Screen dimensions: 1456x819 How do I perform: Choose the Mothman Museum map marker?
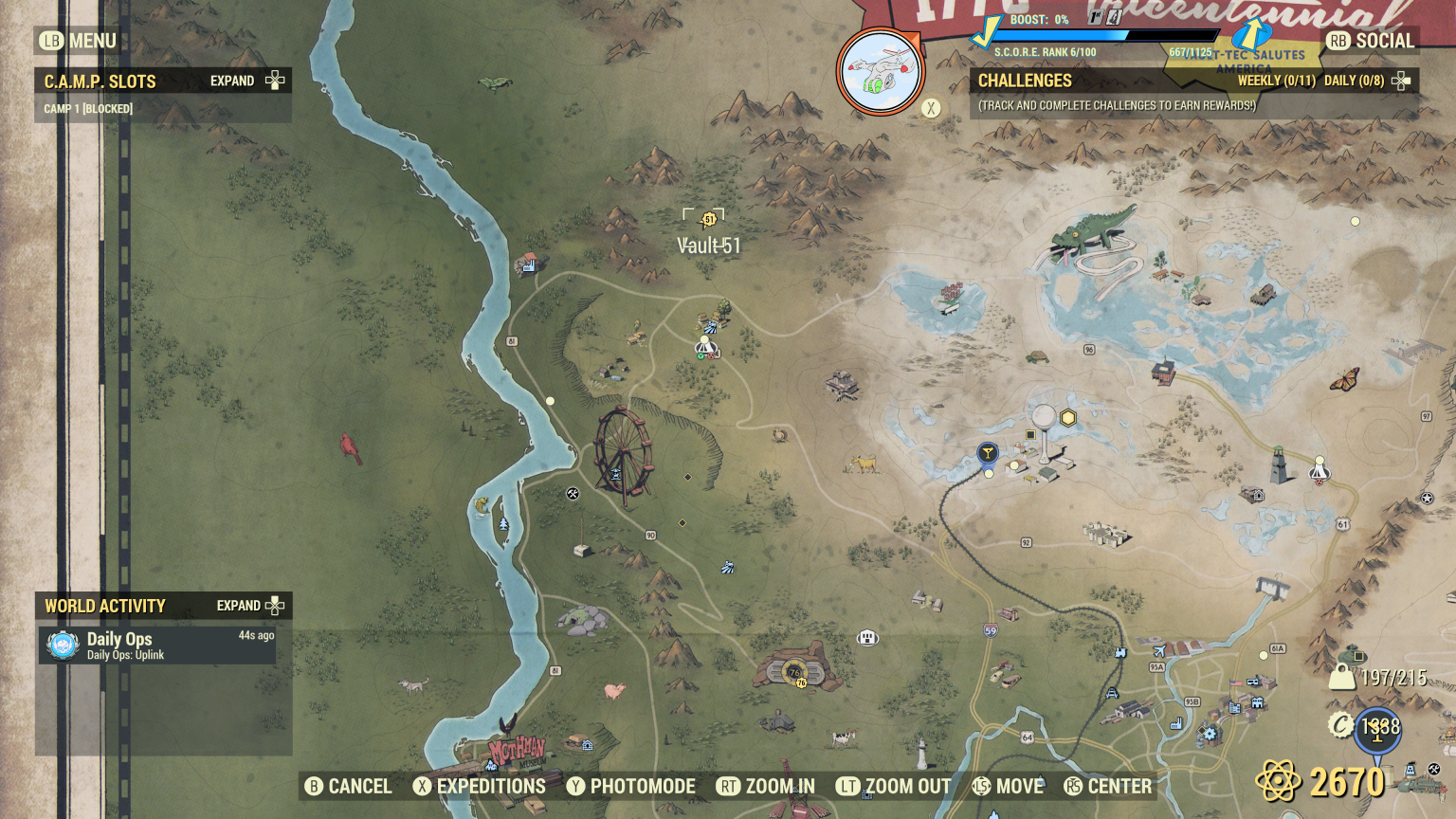coord(517,753)
